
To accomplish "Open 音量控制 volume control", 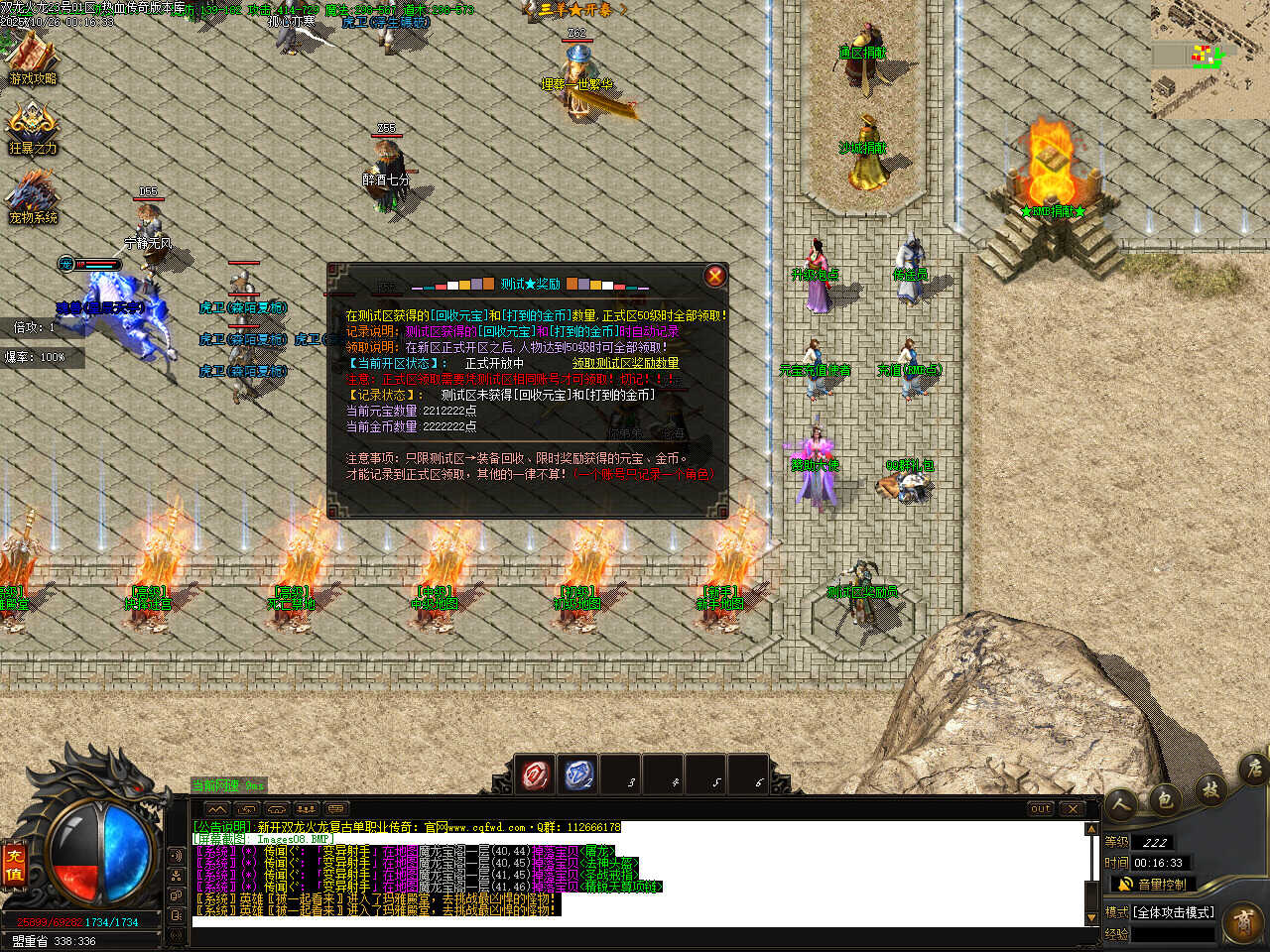I will (1151, 884).
